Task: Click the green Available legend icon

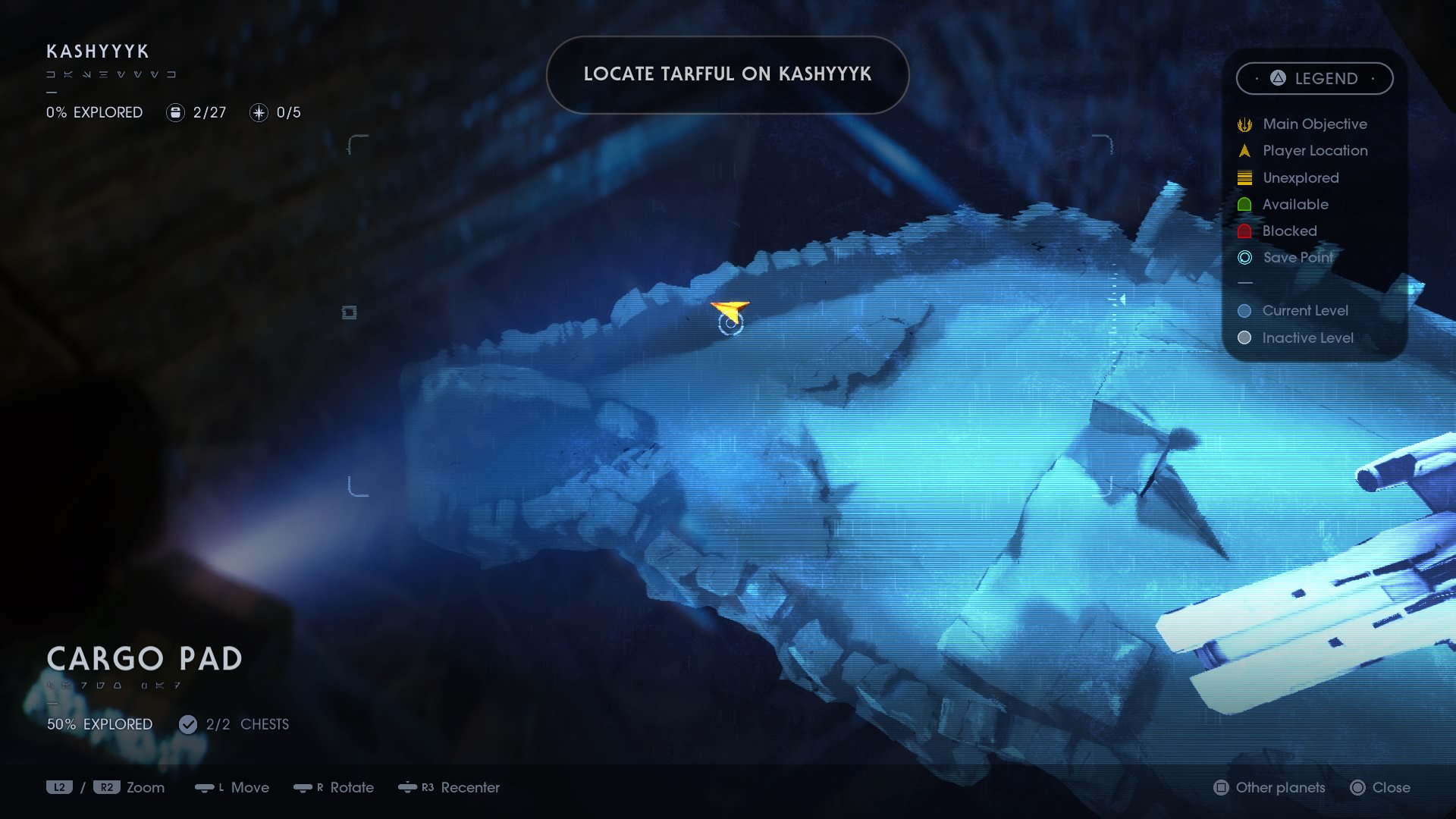Action: (1244, 204)
